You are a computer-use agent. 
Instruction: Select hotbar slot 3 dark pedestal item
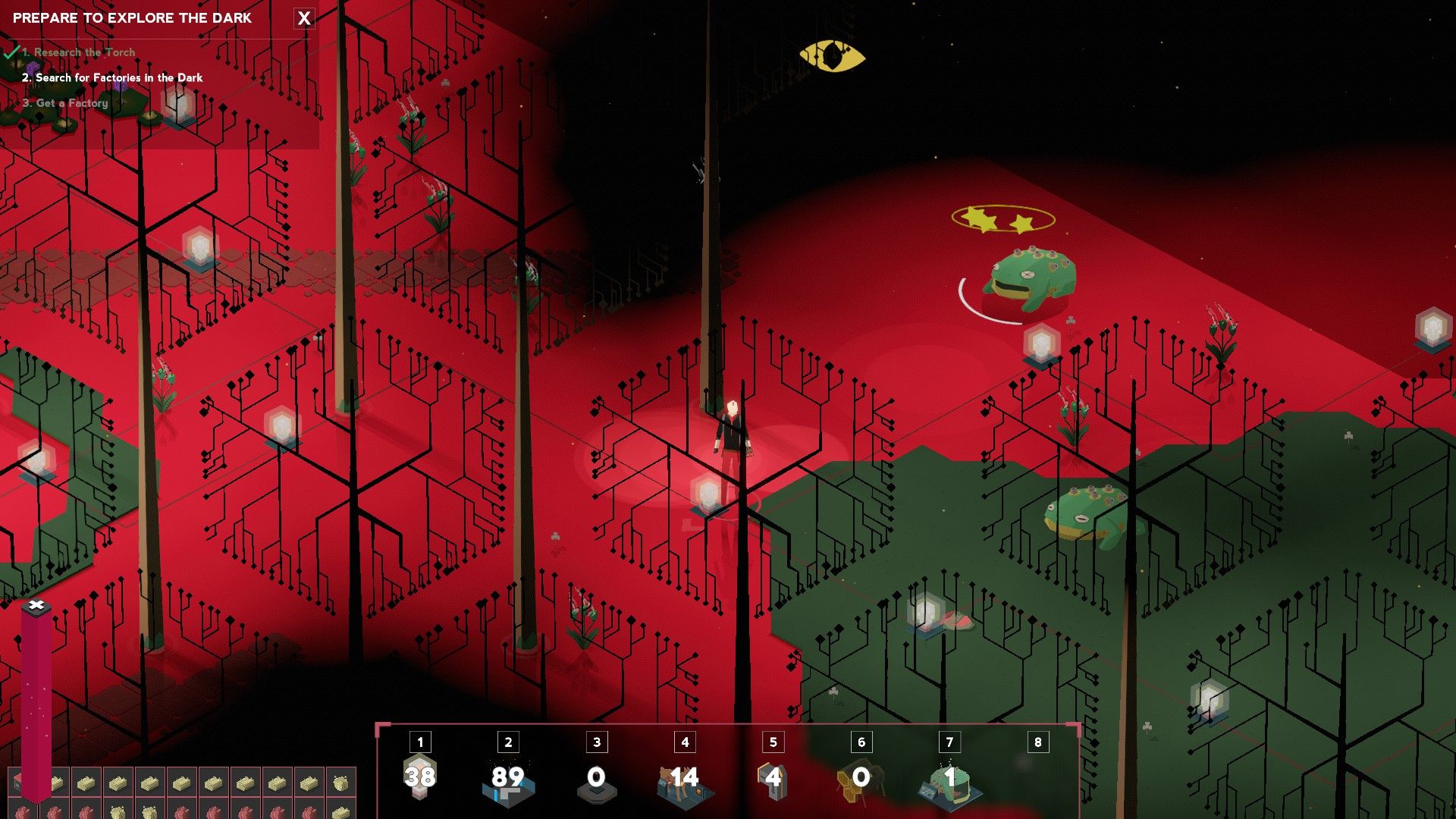point(596,780)
